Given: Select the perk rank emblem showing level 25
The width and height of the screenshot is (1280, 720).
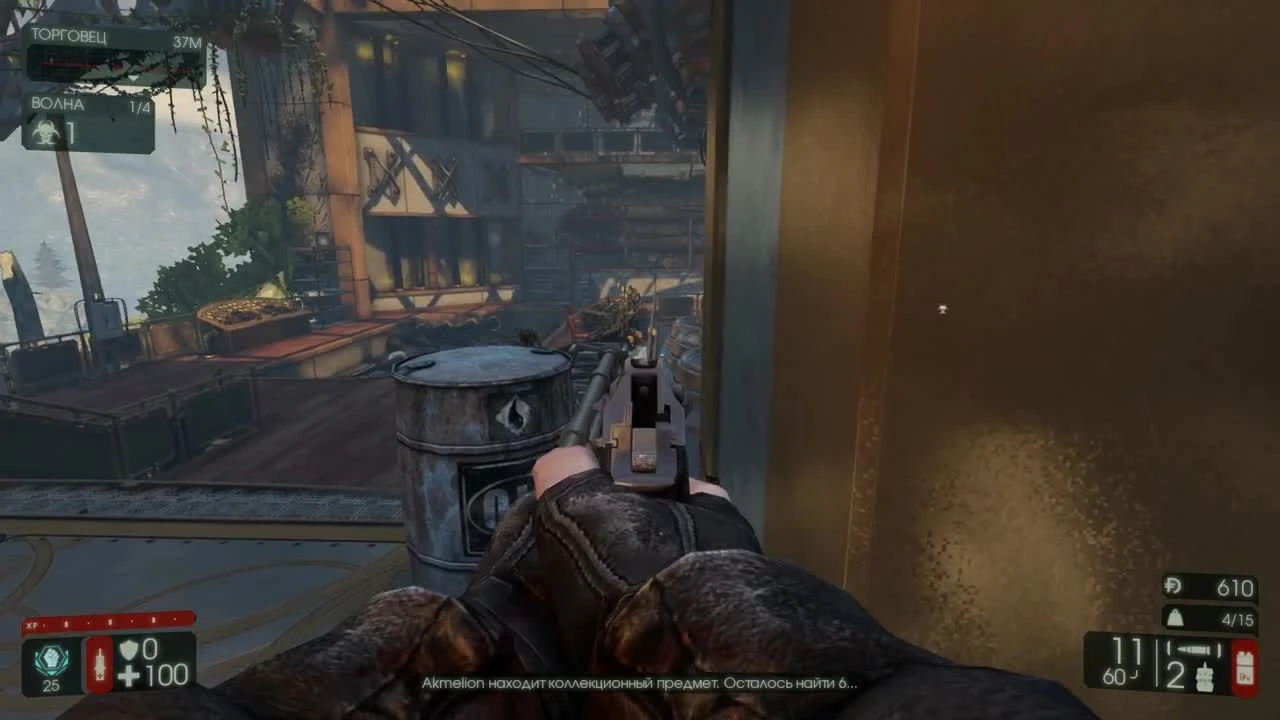Looking at the screenshot, I should [51, 659].
